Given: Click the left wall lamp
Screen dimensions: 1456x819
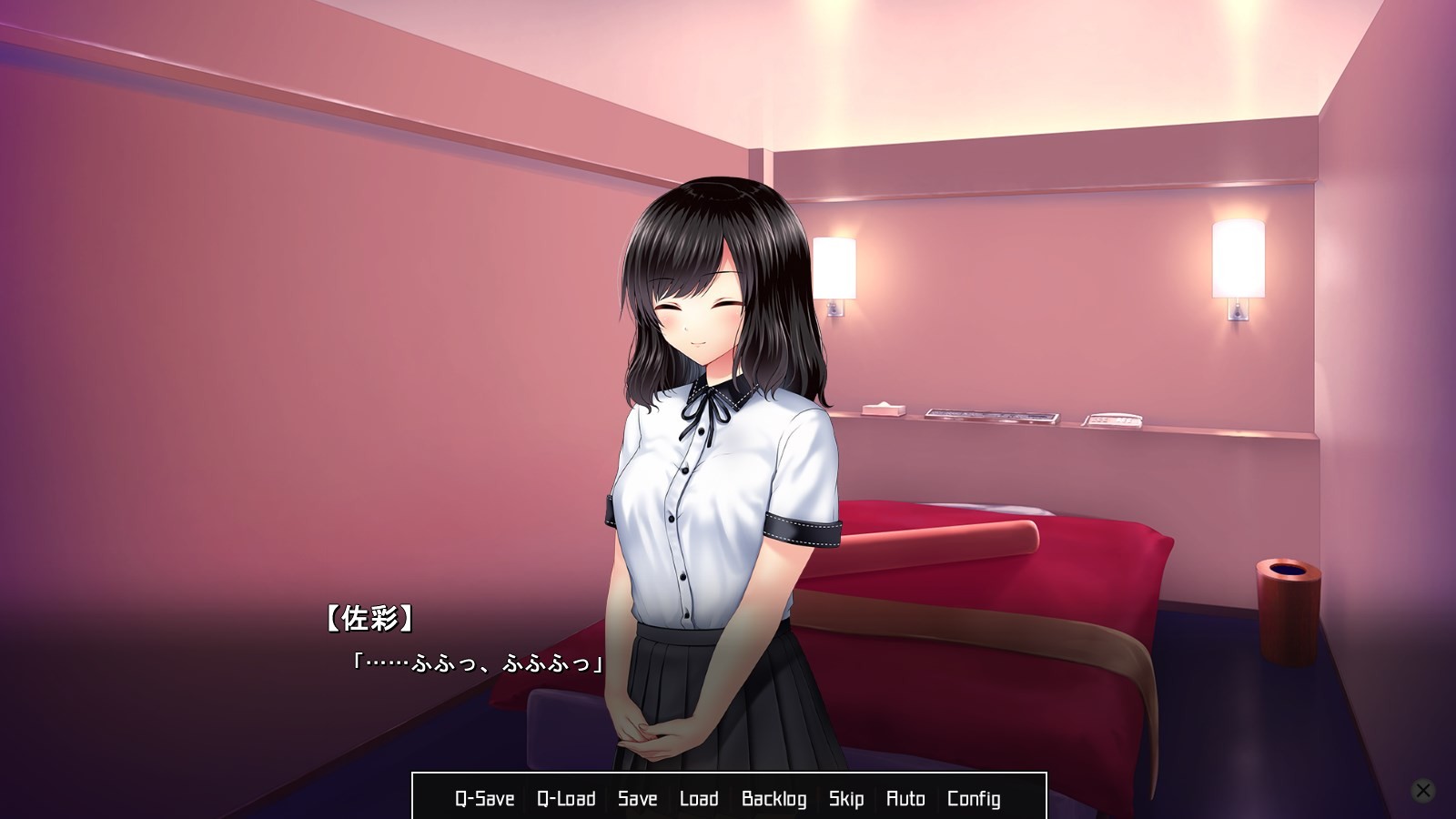Looking at the screenshot, I should (x=833, y=268).
